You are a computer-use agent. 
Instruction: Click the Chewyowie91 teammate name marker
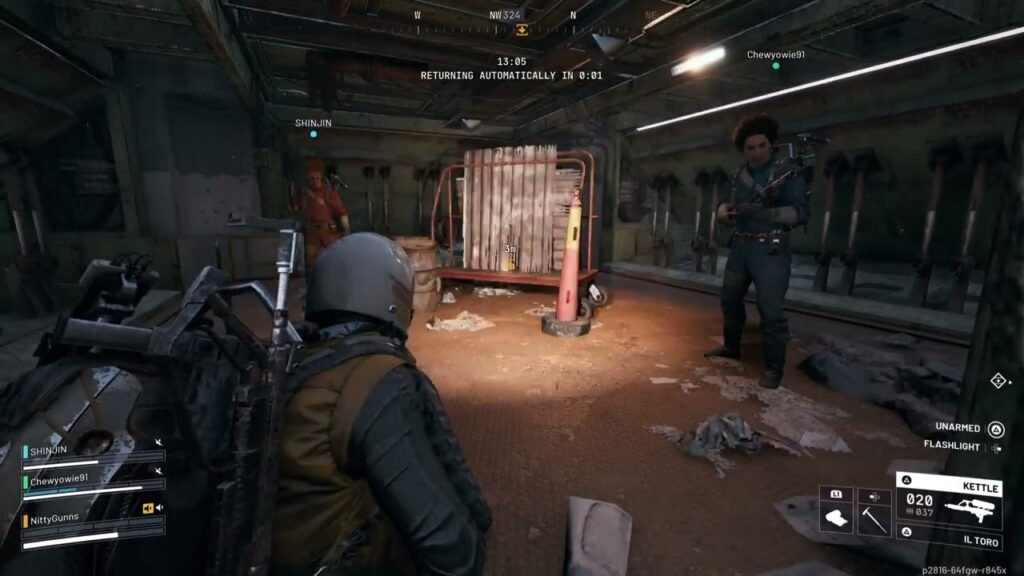775,55
